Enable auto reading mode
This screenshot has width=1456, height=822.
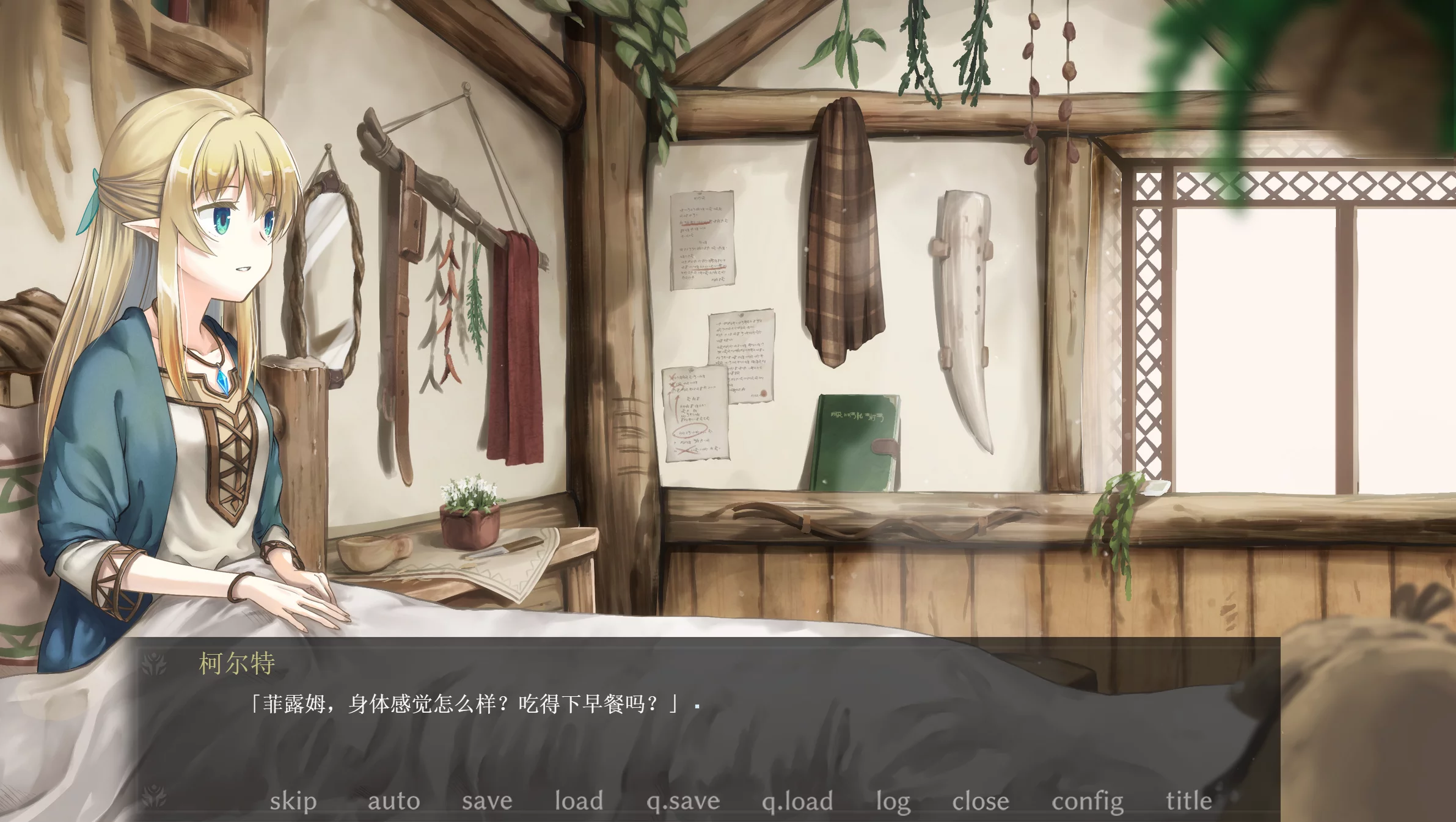[395, 801]
